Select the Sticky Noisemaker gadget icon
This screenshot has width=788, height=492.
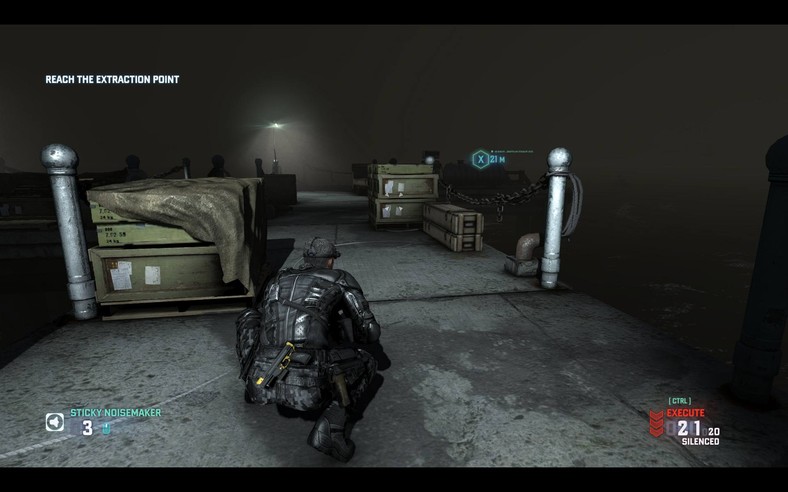54,422
